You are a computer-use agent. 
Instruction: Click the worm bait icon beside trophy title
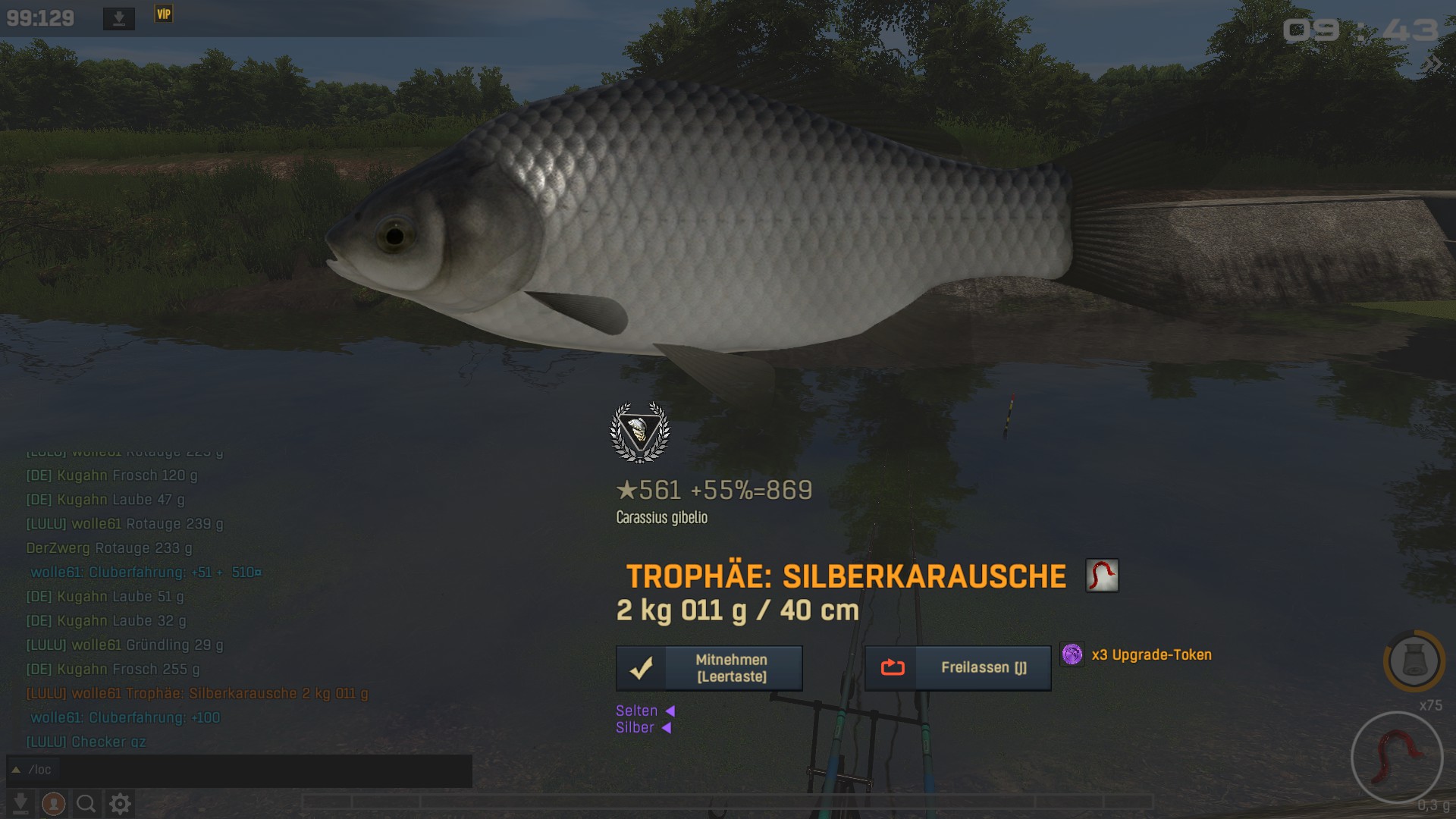coord(1102,576)
